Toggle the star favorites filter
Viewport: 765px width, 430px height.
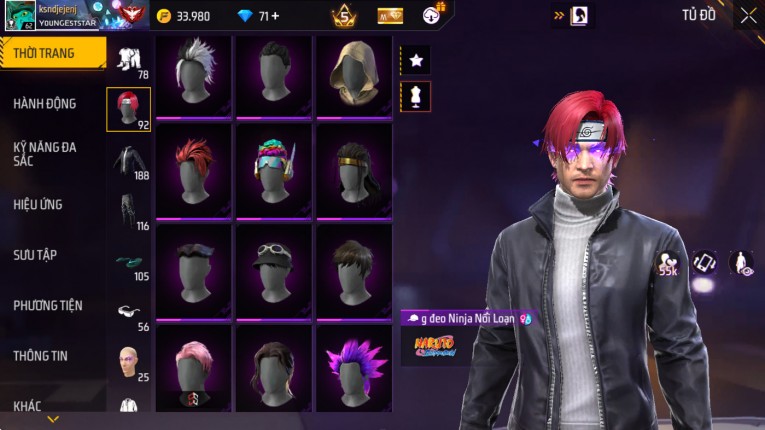416,60
